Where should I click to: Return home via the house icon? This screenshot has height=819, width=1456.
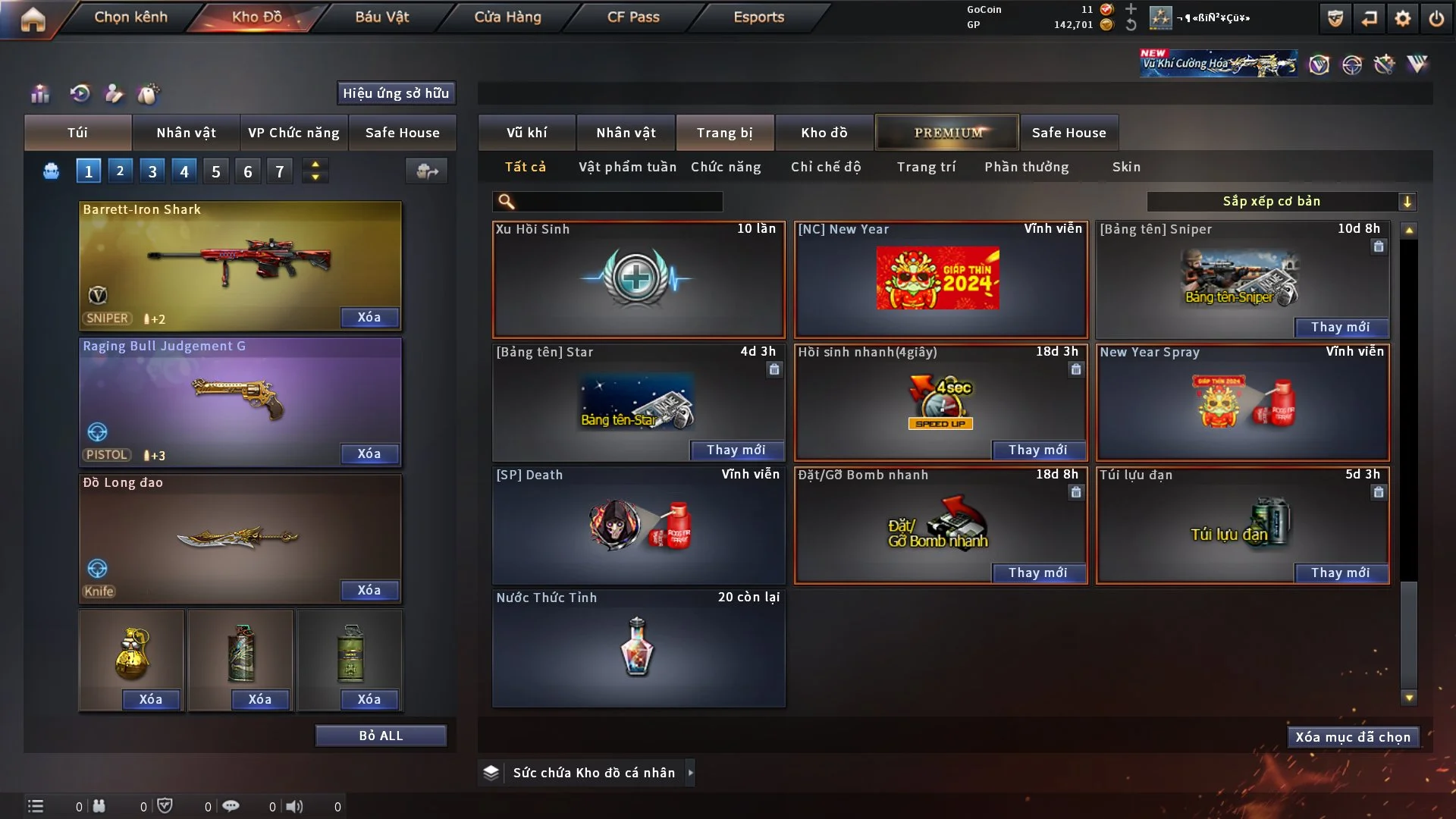[33, 18]
